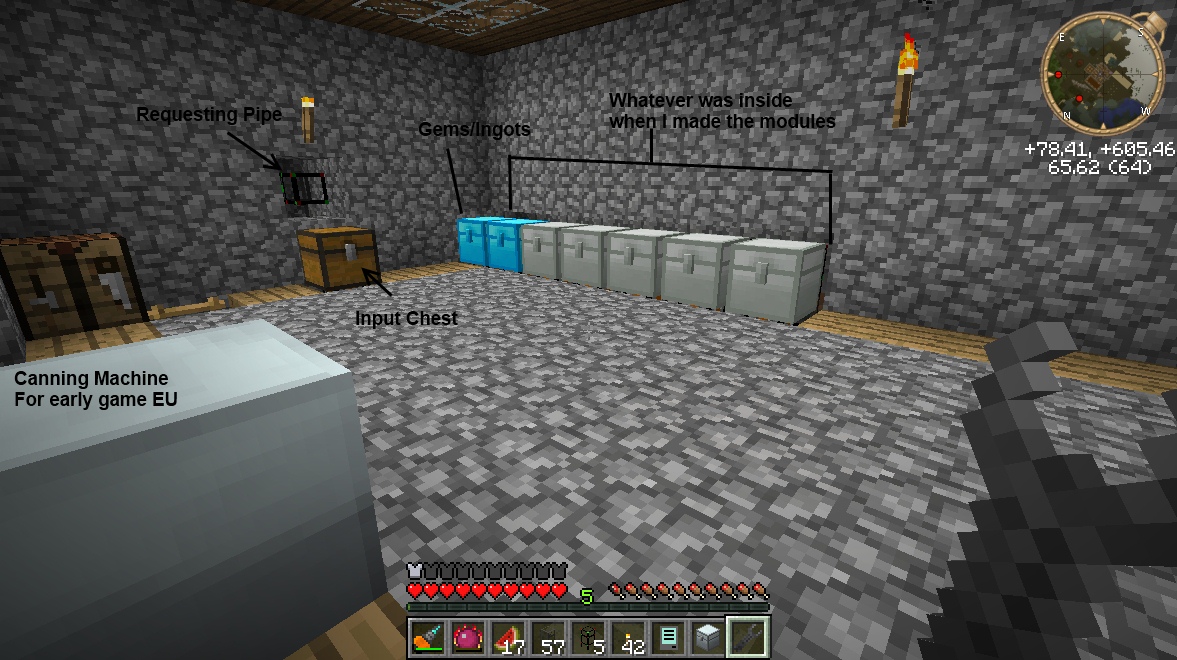Pick the stack of 5 pipes
This screenshot has width=1177, height=660.
pyautogui.click(x=587, y=637)
